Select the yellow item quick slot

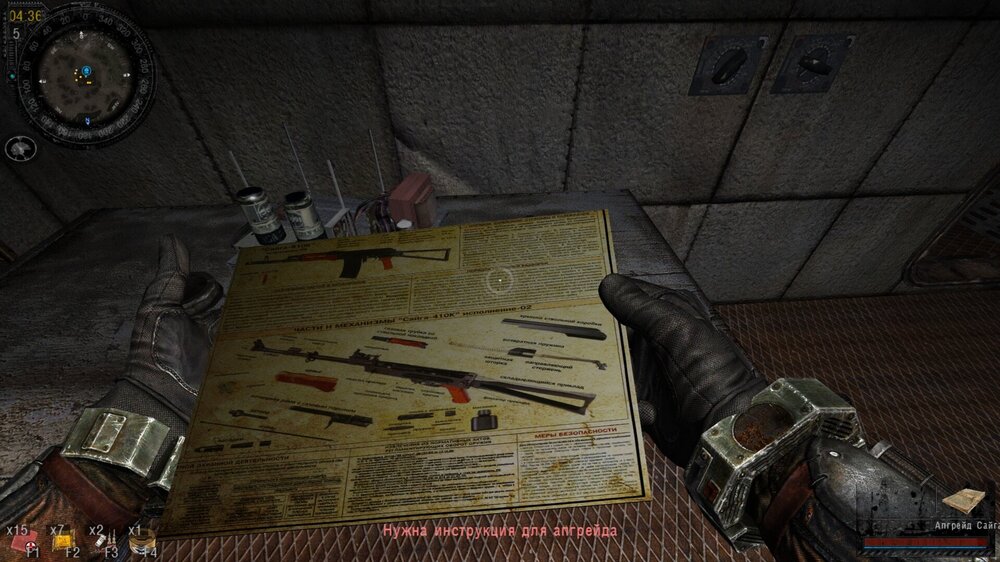[62, 541]
